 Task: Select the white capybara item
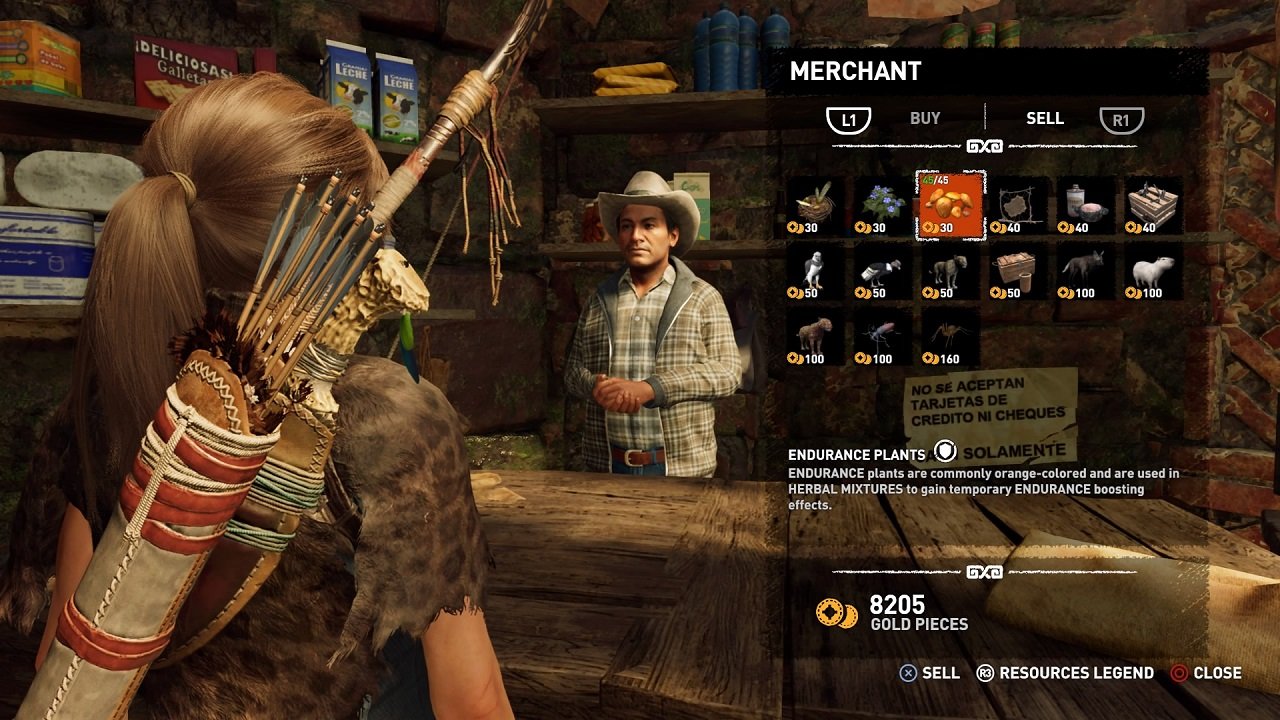point(1153,272)
